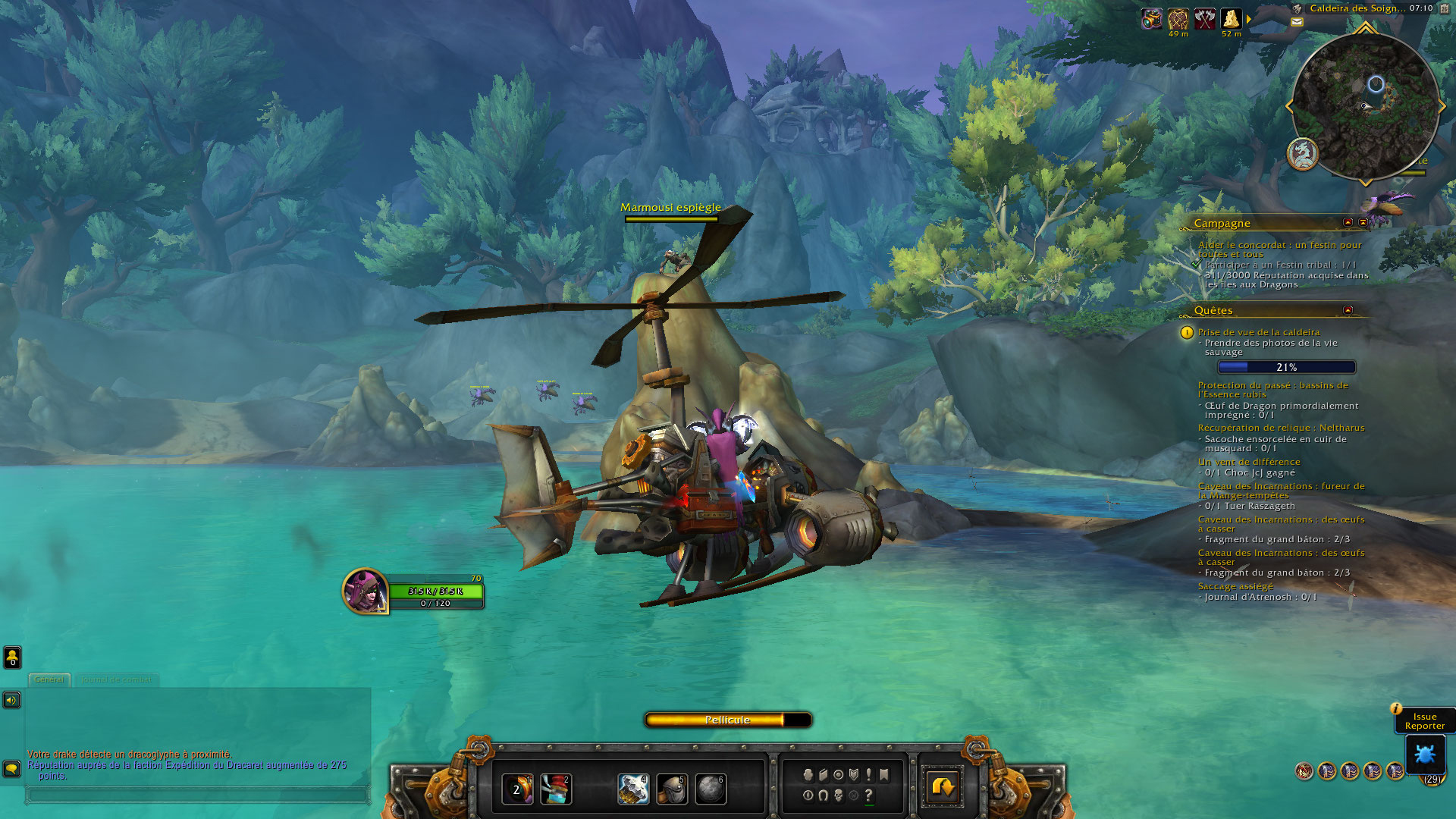The height and width of the screenshot is (819, 1456).
Task: Select the cheese buff icon
Action: (1231, 18)
